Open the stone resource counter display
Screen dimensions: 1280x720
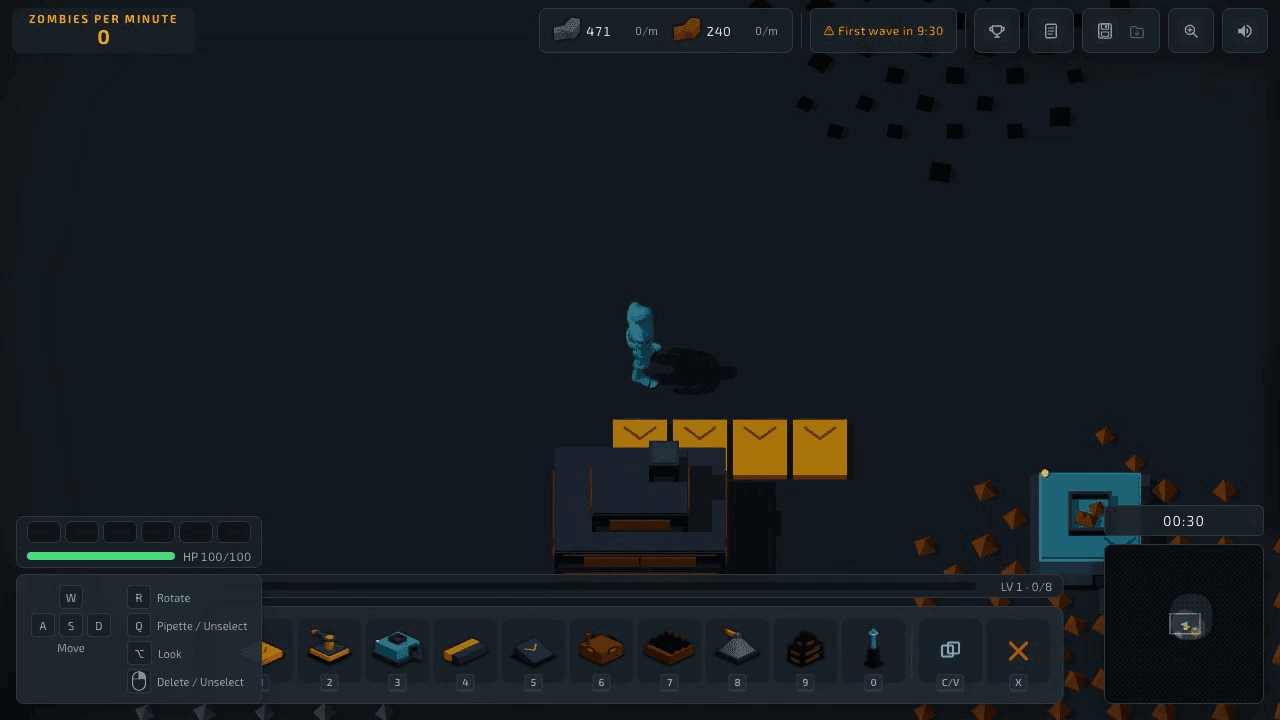click(583, 31)
